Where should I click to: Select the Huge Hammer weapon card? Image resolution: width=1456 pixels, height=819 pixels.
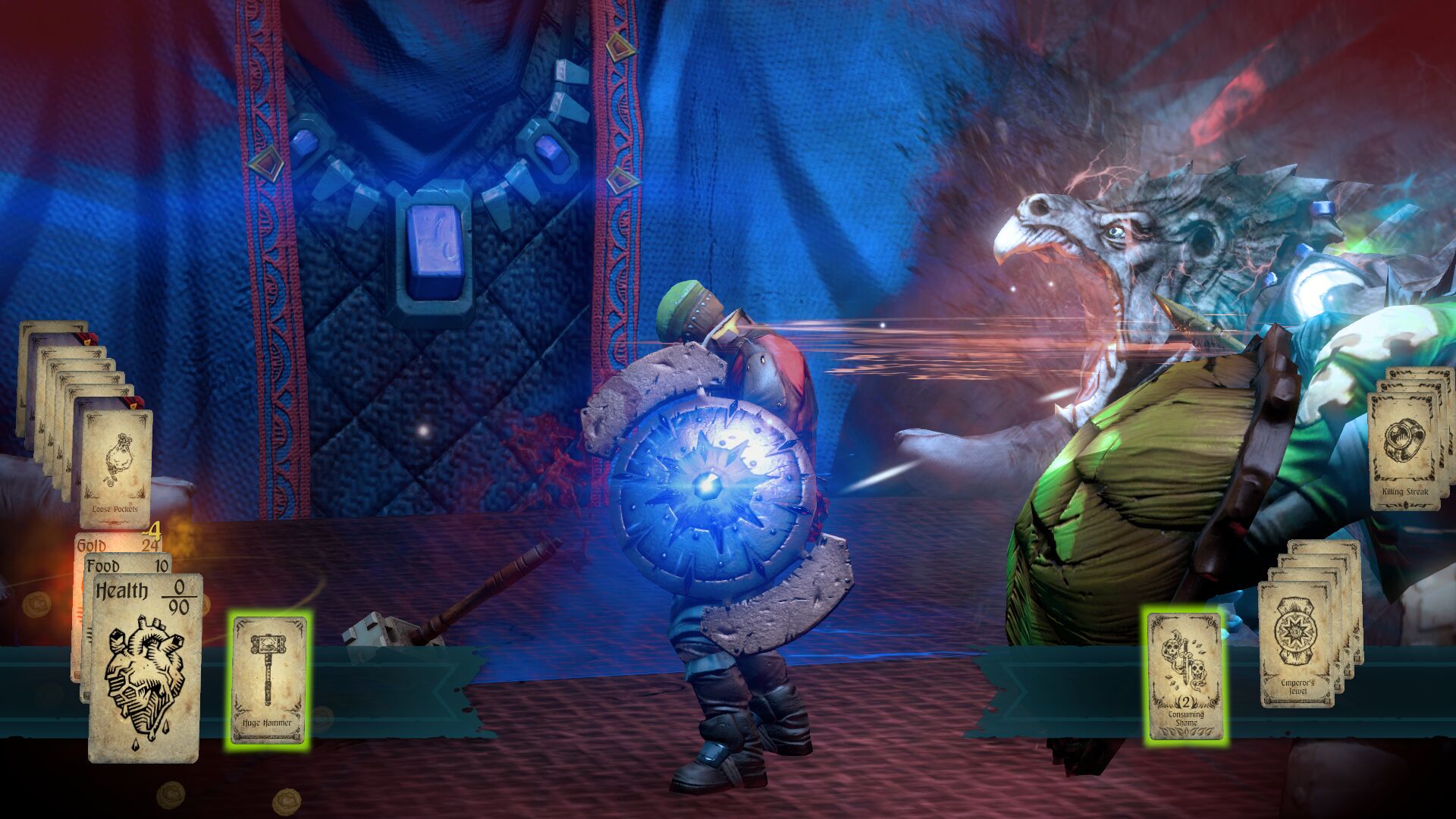(268, 679)
